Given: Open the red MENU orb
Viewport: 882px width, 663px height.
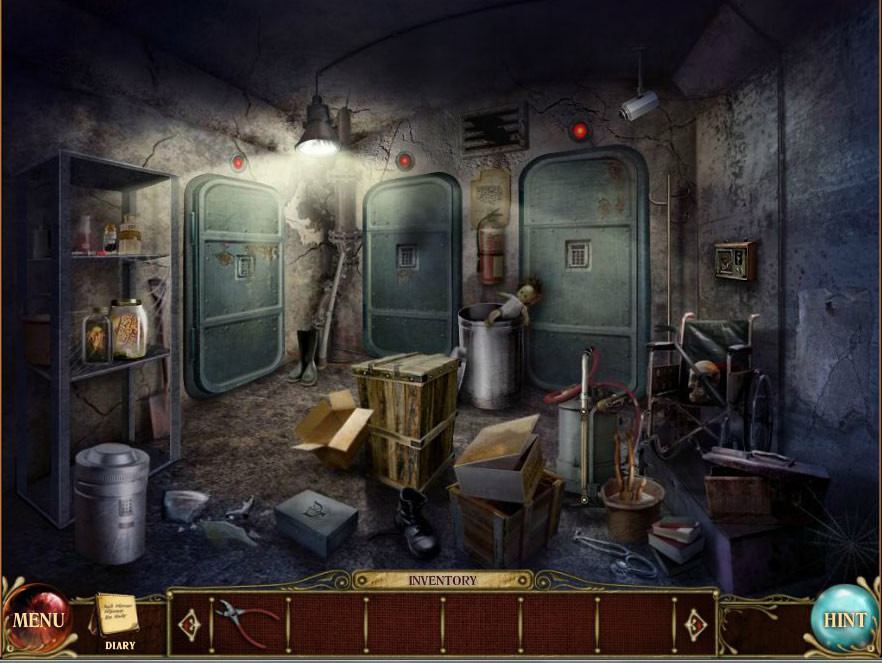Looking at the screenshot, I should 38,620.
